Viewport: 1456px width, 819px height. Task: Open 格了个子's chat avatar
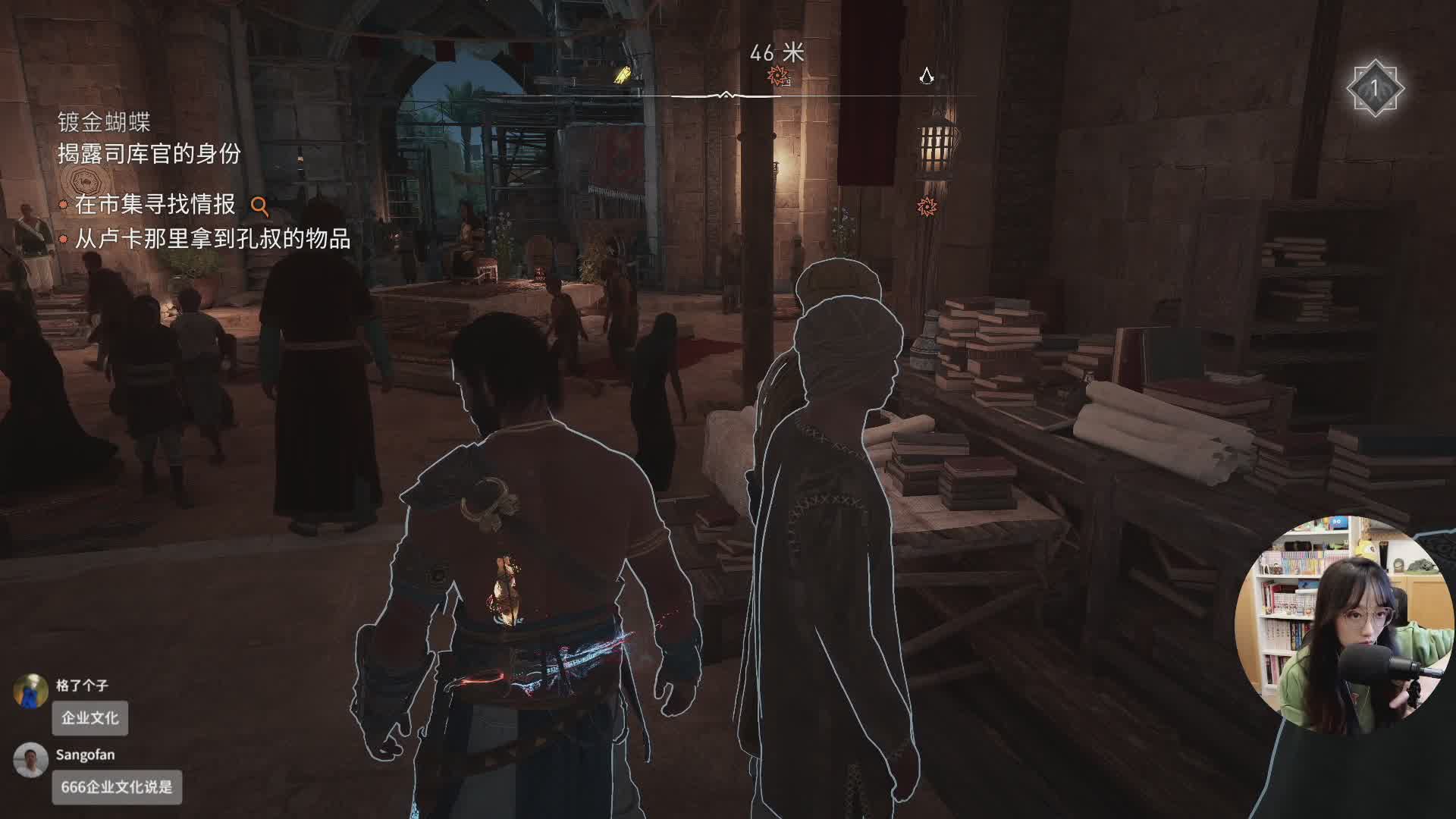30,691
